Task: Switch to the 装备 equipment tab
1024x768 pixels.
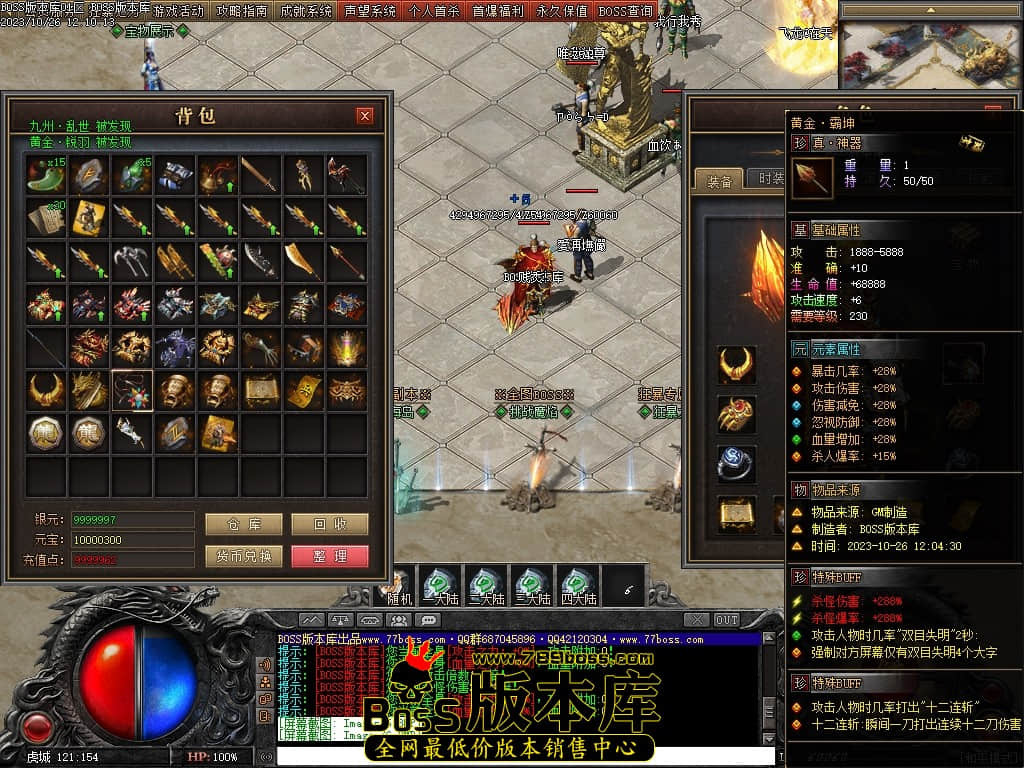Action: (x=719, y=181)
